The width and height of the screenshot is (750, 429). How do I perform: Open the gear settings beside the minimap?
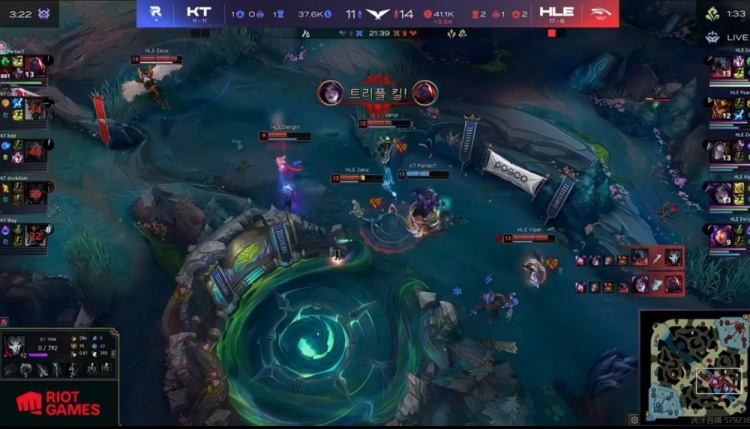(634, 420)
